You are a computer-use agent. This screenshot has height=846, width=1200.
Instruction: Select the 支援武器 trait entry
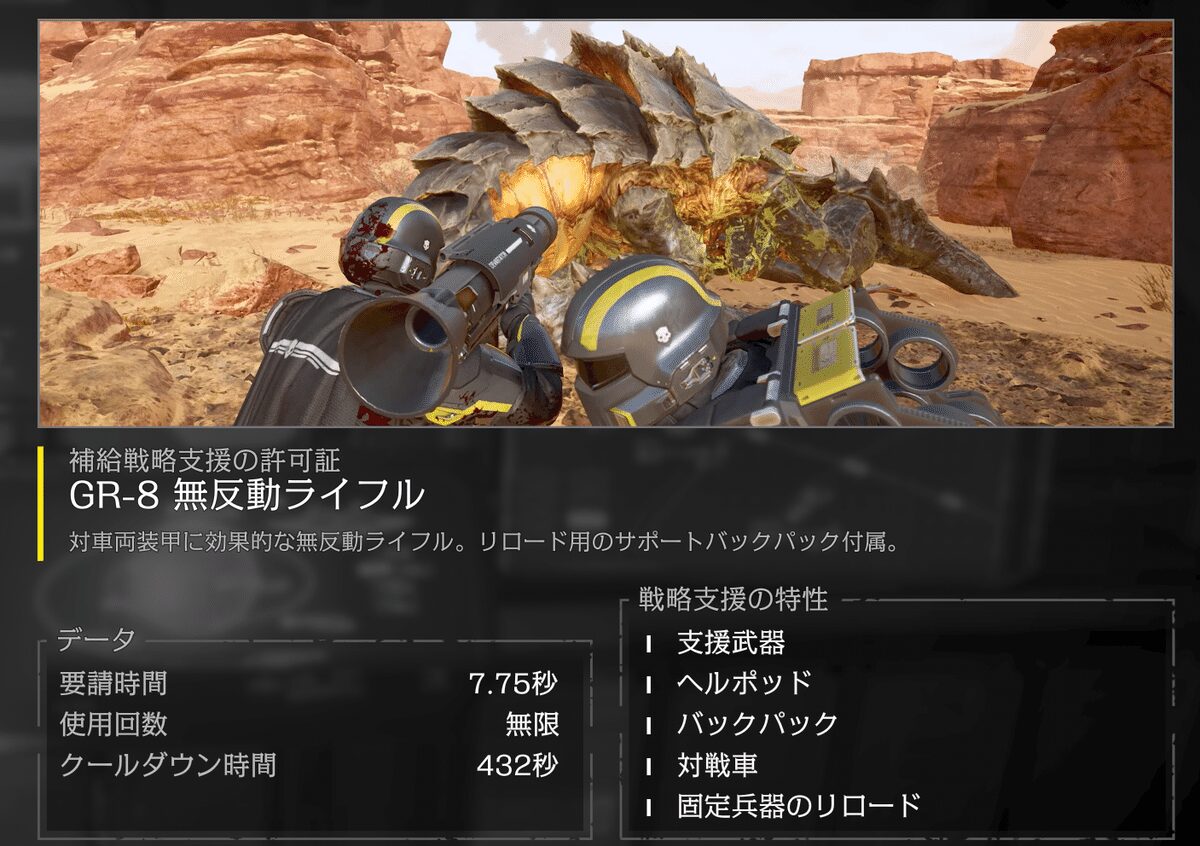pyautogui.click(x=730, y=643)
